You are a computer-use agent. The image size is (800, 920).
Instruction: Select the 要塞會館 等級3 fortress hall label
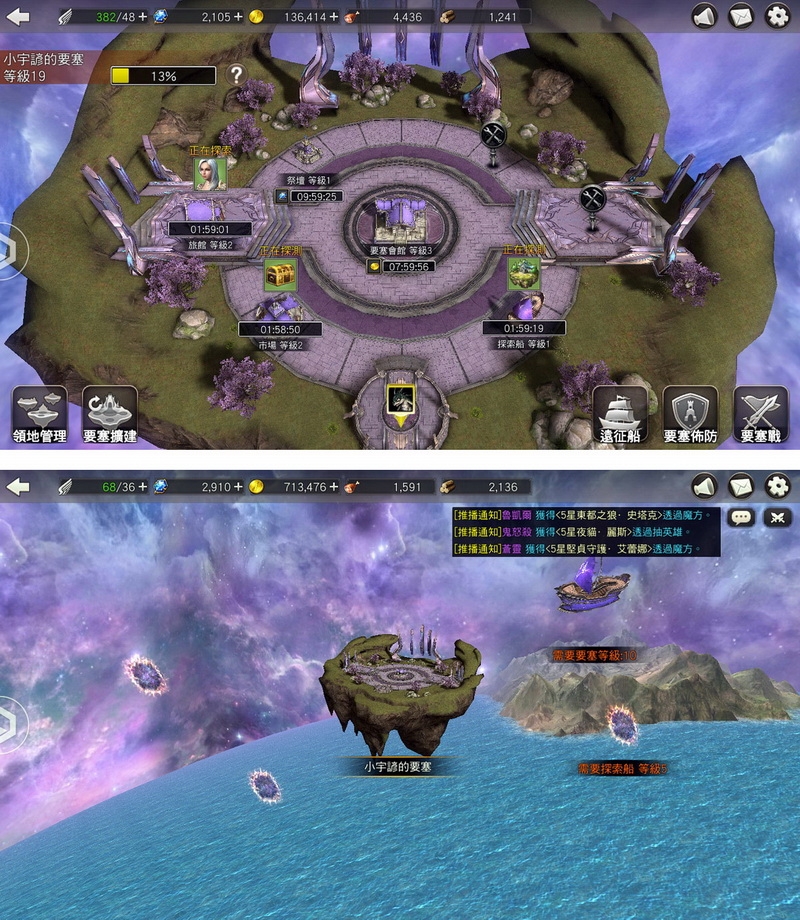click(x=400, y=249)
